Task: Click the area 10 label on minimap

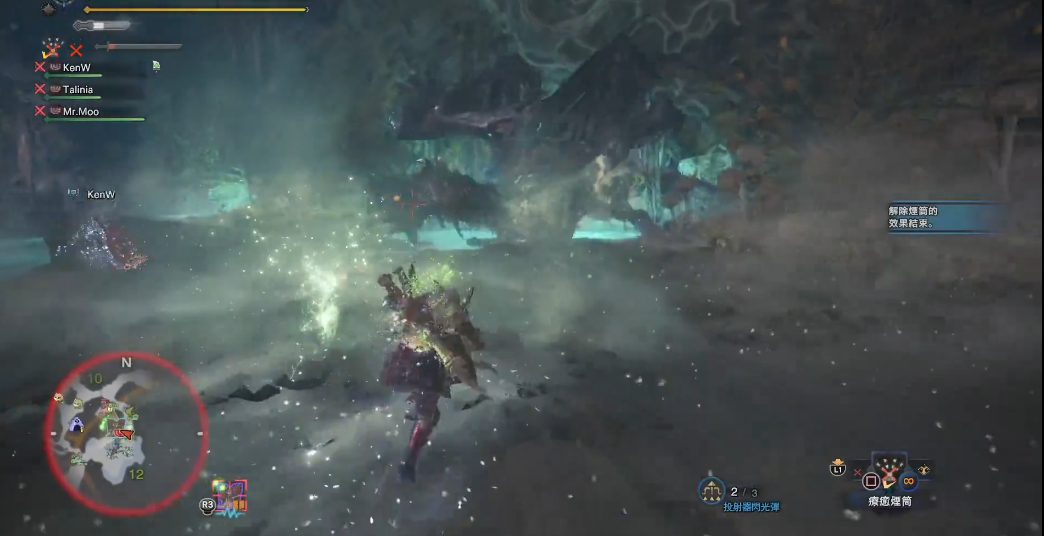Action: click(x=95, y=378)
